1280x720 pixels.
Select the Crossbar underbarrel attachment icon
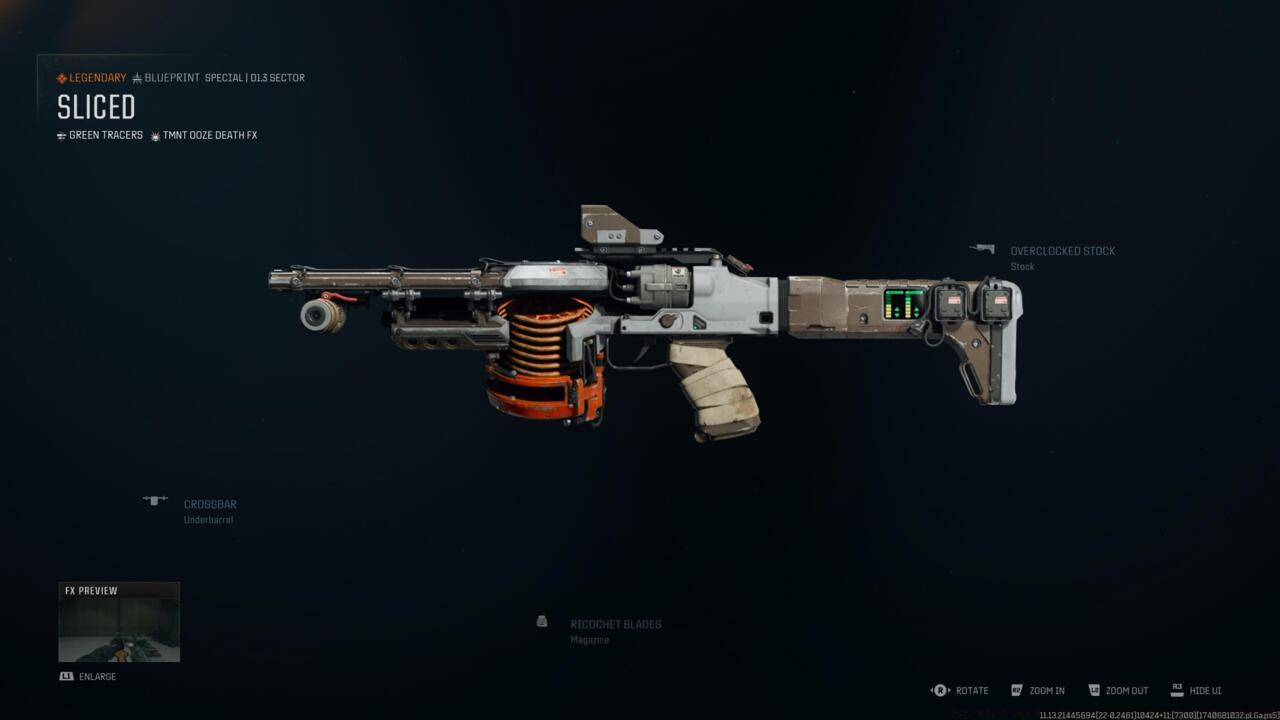tap(156, 500)
